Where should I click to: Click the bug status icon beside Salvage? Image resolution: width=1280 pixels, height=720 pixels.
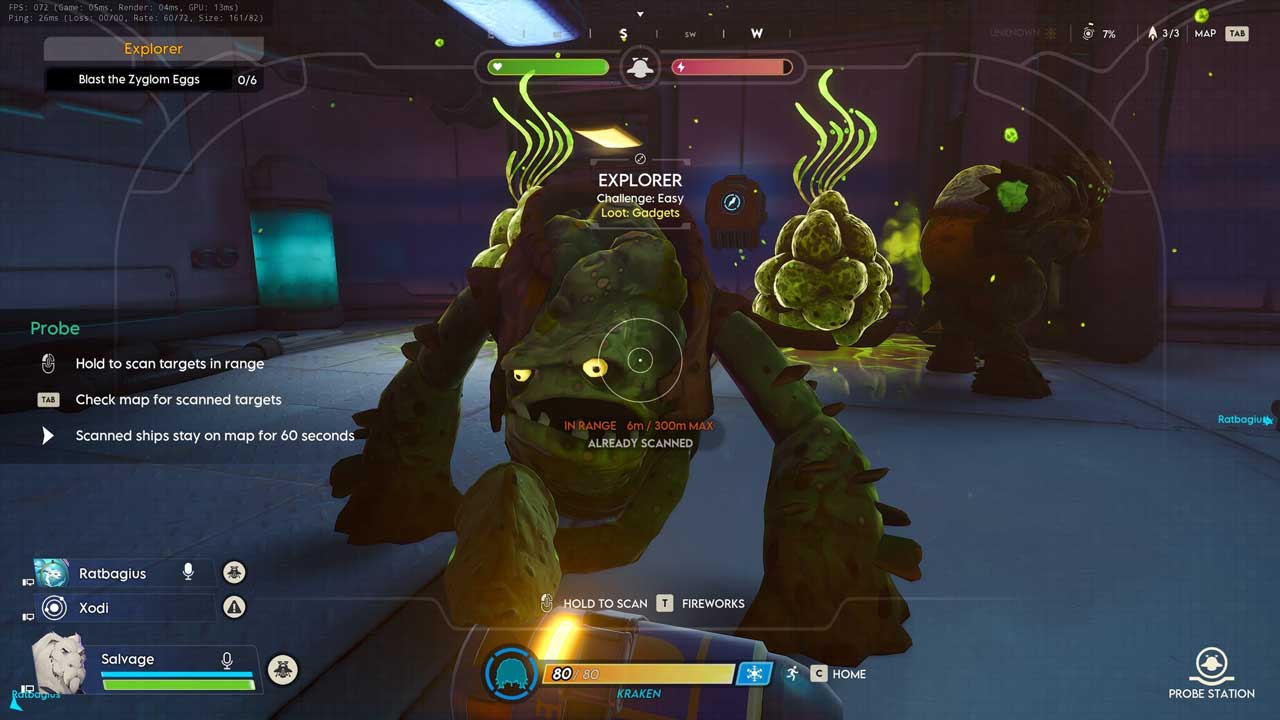click(x=283, y=669)
